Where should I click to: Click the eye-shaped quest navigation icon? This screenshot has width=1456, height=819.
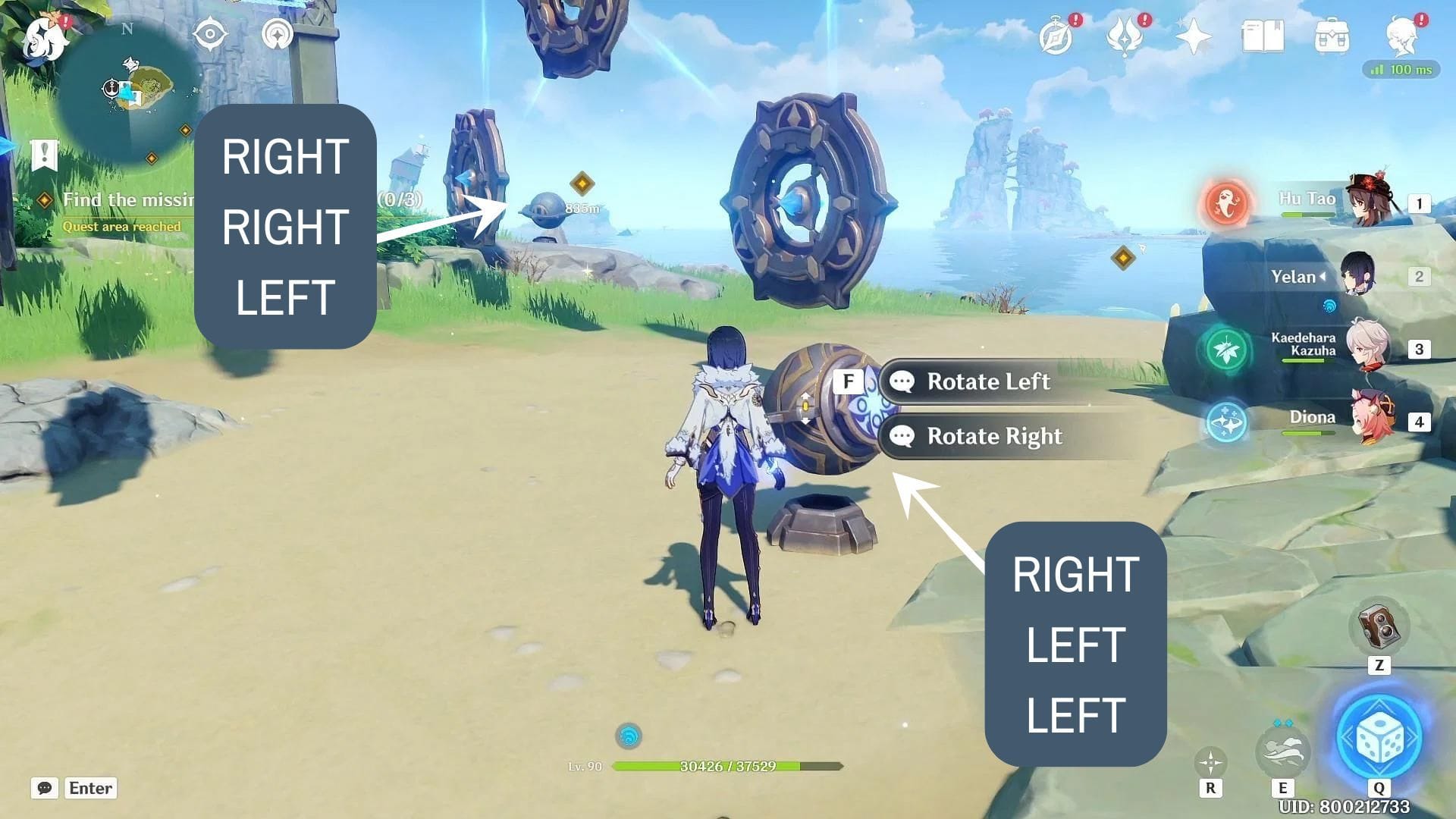211,32
